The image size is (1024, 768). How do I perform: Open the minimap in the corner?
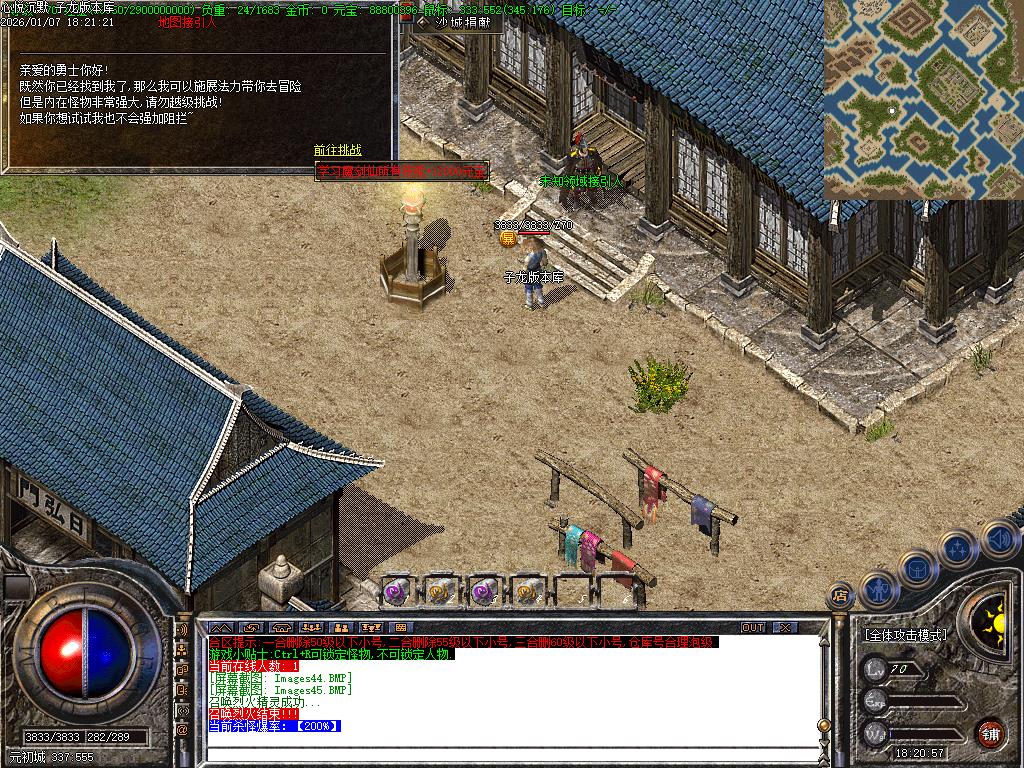click(923, 99)
